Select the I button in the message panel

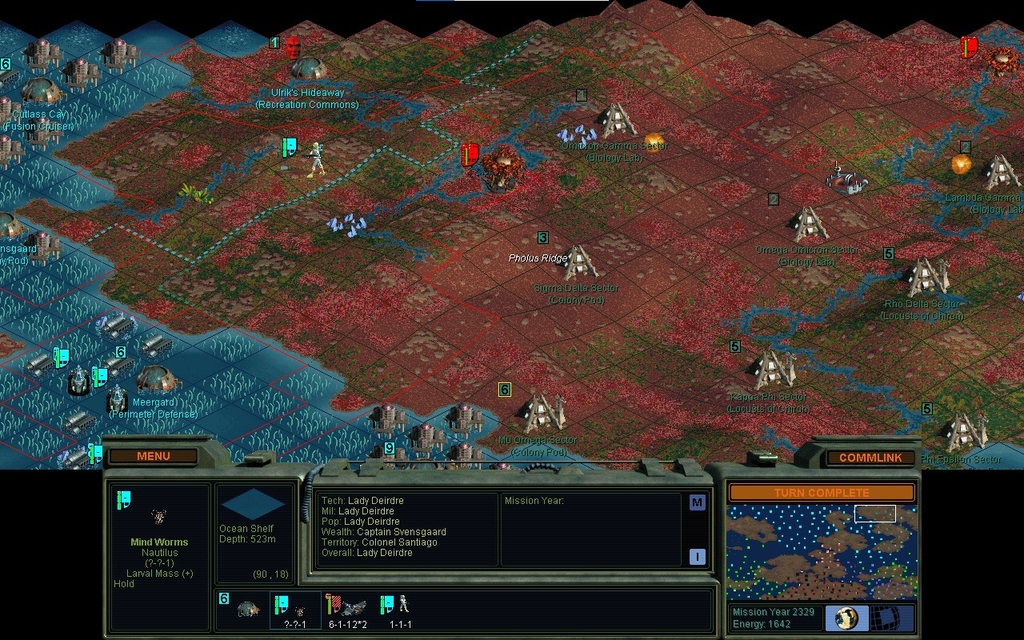pyautogui.click(x=697, y=557)
